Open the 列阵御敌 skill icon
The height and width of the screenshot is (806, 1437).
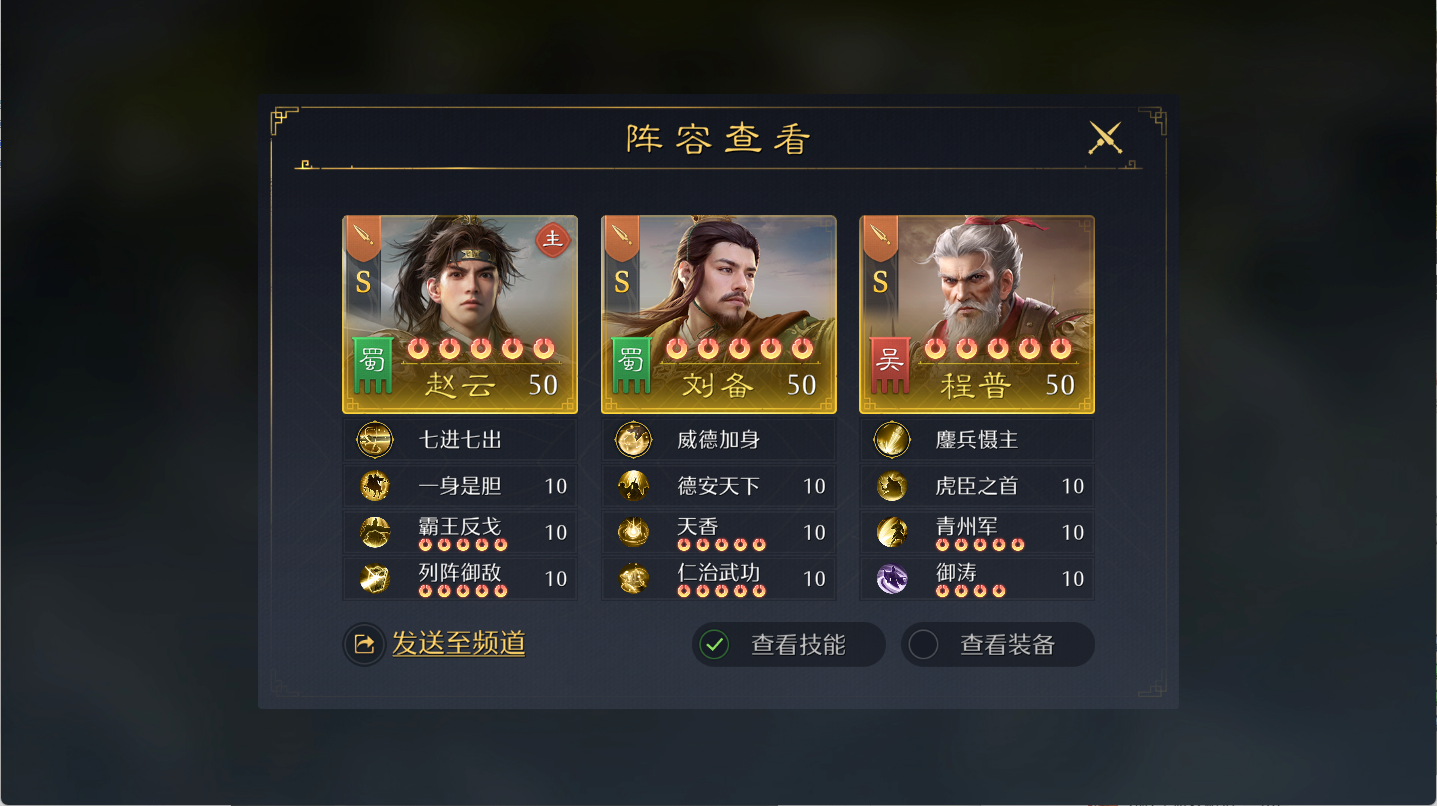pyautogui.click(x=375, y=578)
